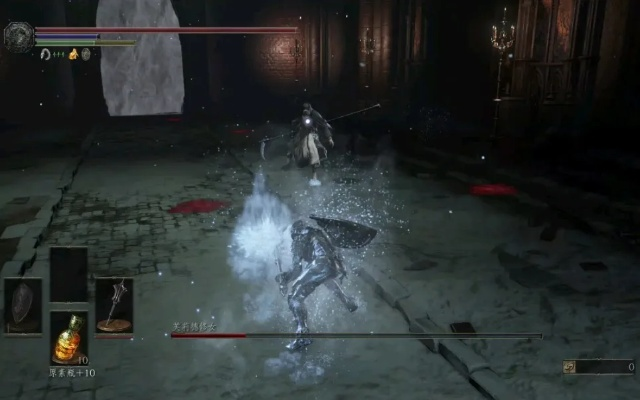The image size is (640, 400).
Task: Select the Estus Flask quick item slot
Action: [68, 338]
